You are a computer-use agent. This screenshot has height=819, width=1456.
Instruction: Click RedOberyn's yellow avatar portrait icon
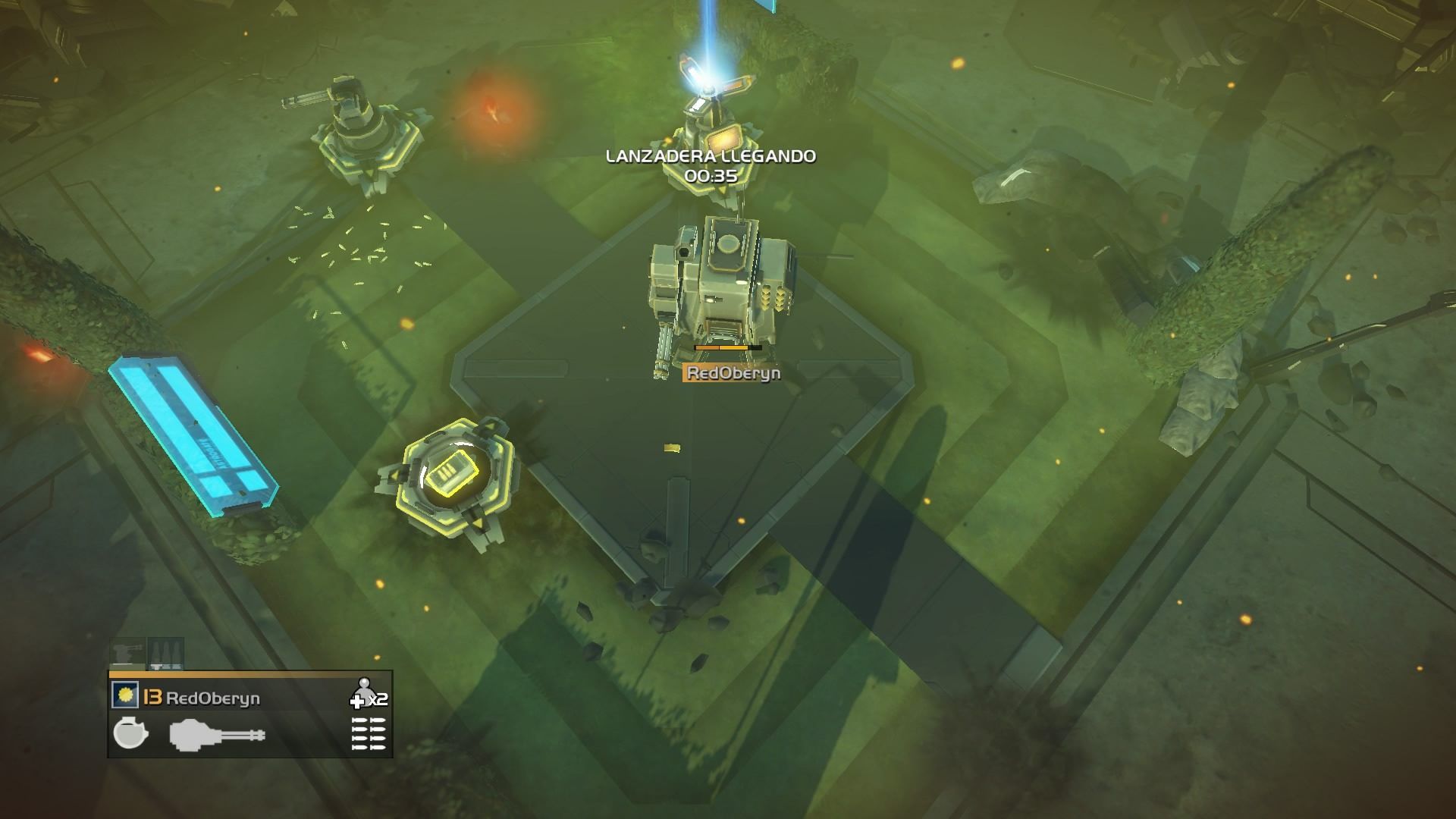124,696
